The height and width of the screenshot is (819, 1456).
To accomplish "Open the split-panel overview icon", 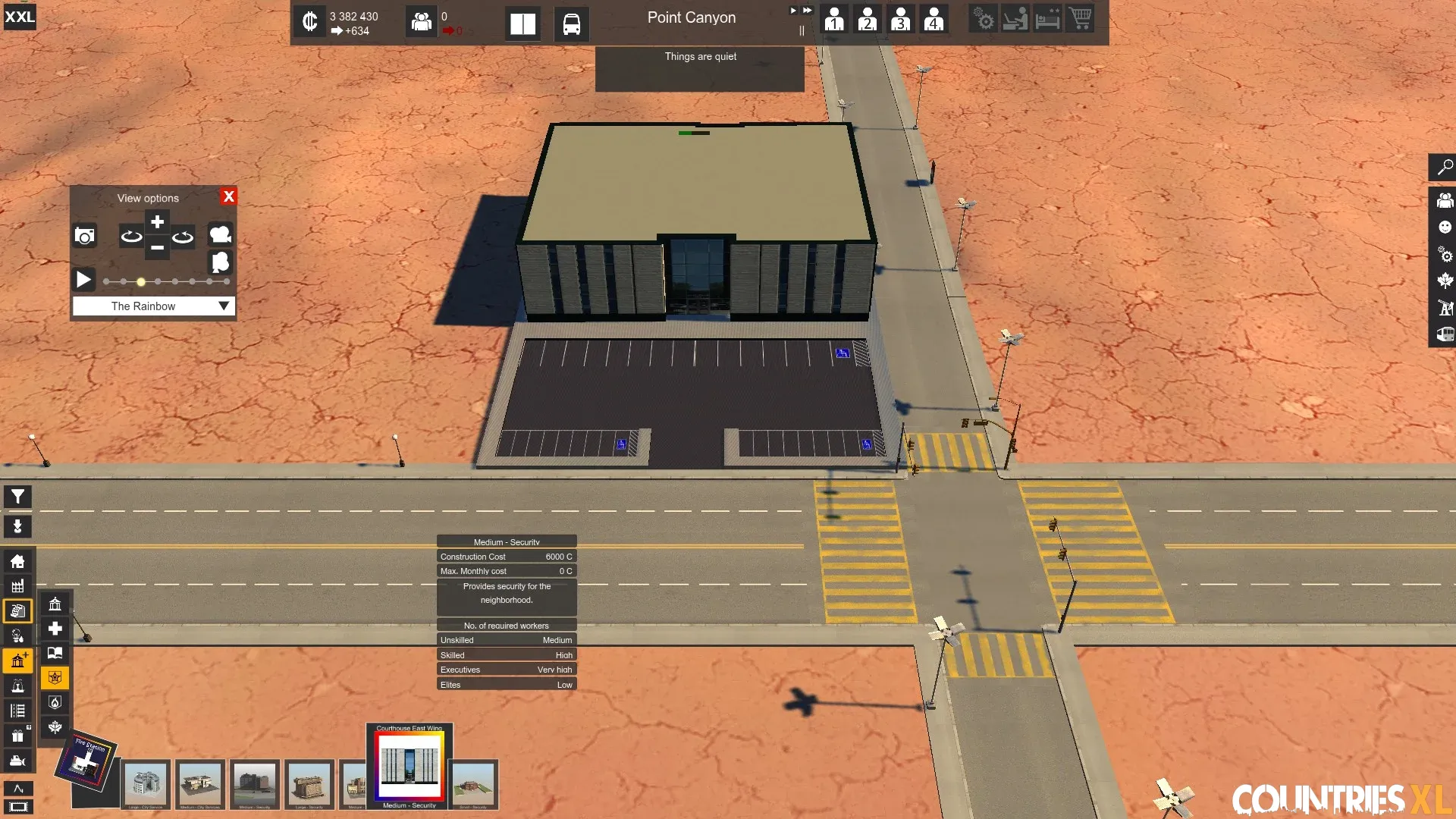I will tap(522, 24).
